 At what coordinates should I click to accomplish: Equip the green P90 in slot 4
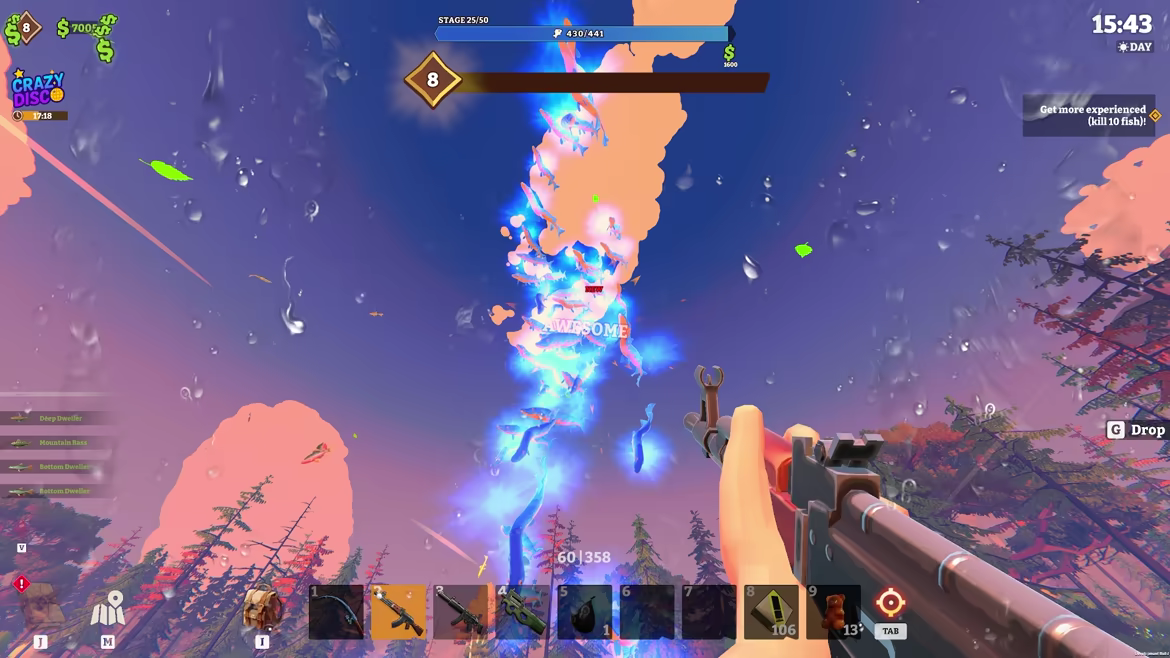(522, 612)
